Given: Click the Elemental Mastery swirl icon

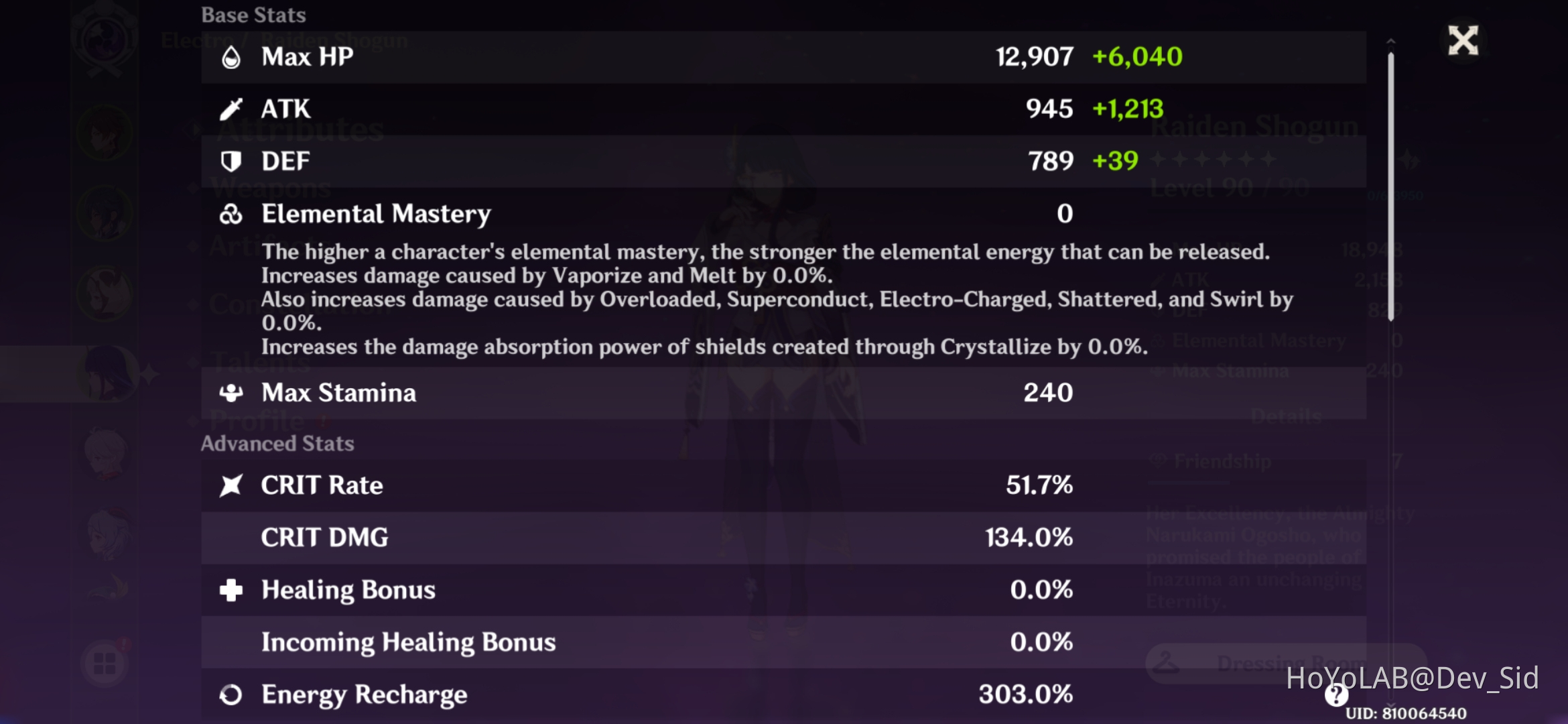Looking at the screenshot, I should 231,213.
